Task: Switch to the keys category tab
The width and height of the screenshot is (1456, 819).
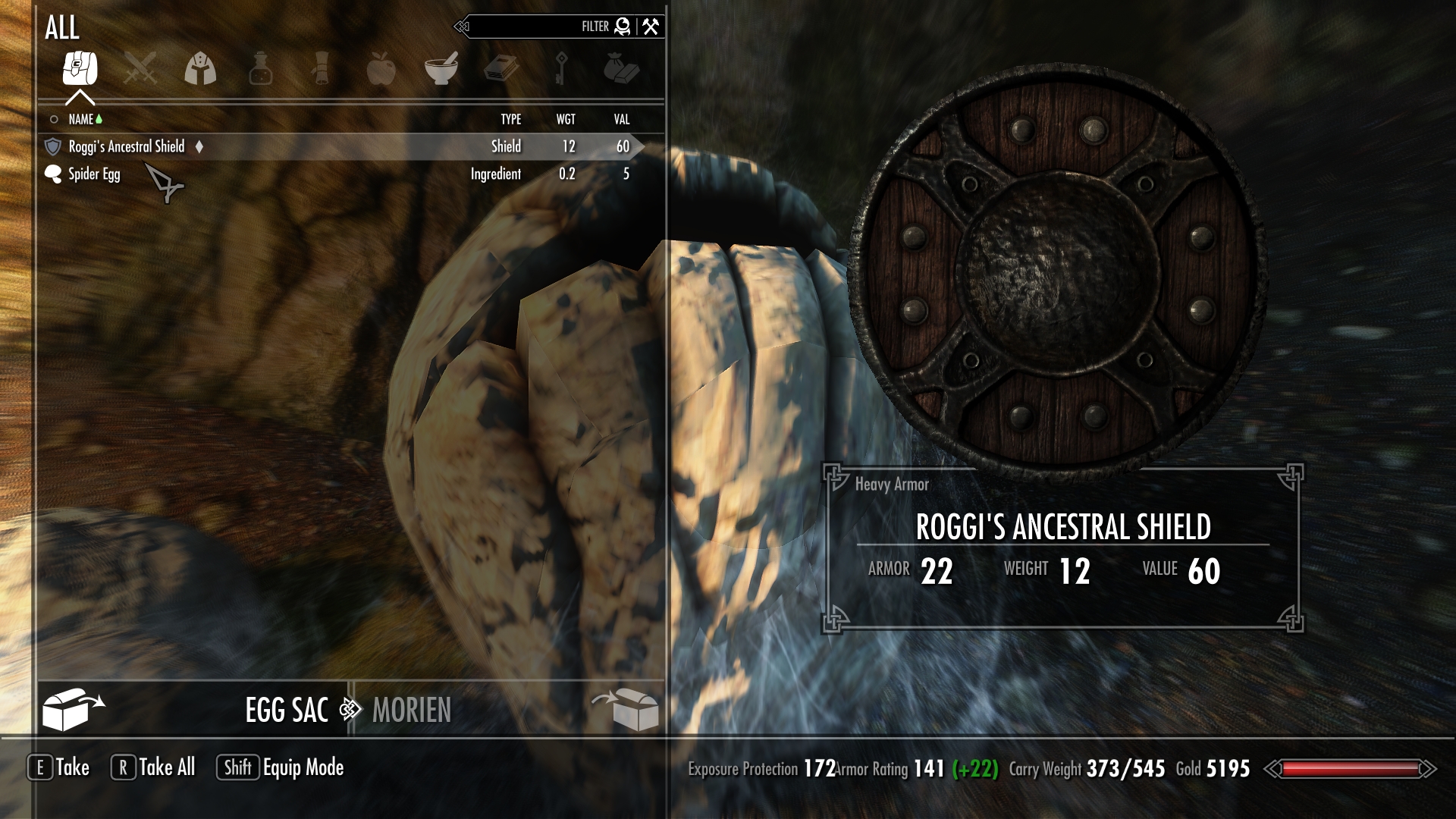Action: 561,70
